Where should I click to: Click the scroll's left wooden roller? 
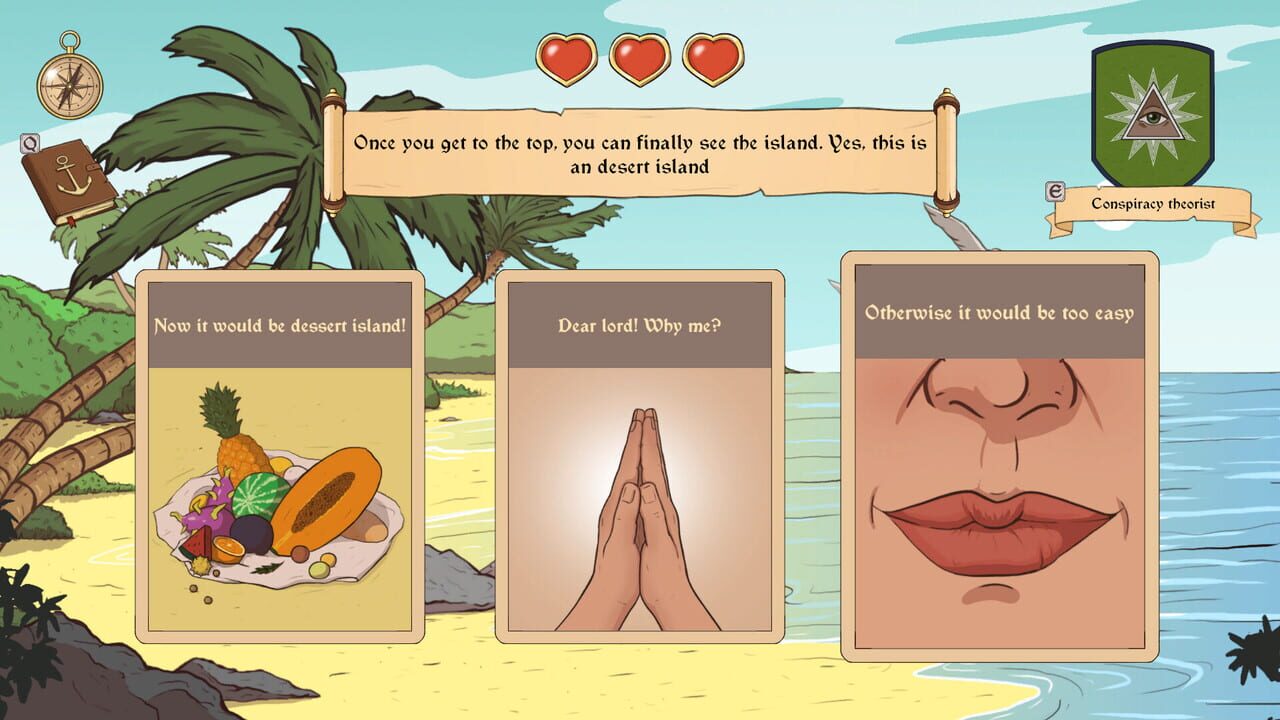(332, 150)
